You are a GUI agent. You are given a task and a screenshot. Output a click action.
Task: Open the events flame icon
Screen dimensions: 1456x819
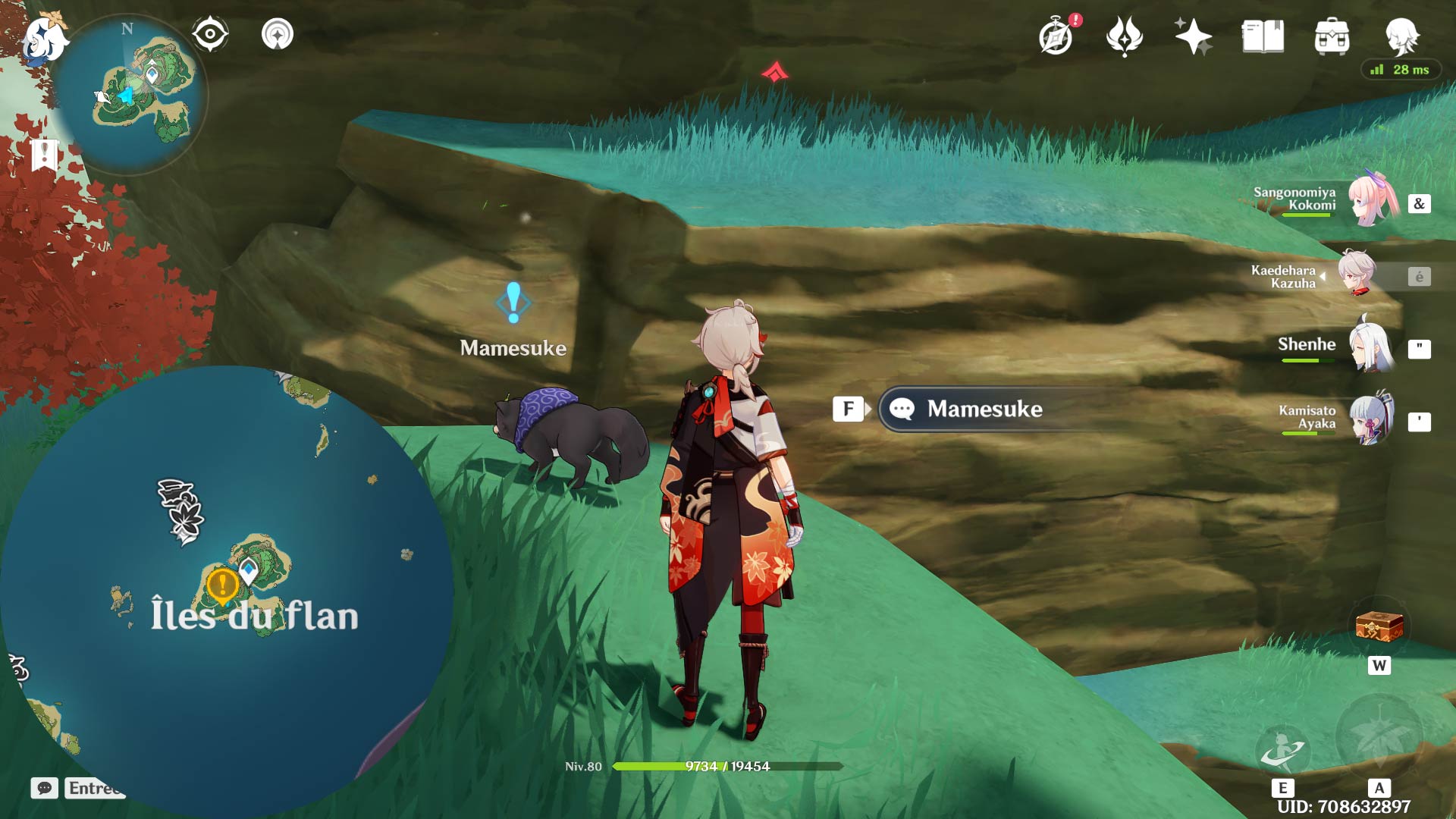pos(1124,36)
